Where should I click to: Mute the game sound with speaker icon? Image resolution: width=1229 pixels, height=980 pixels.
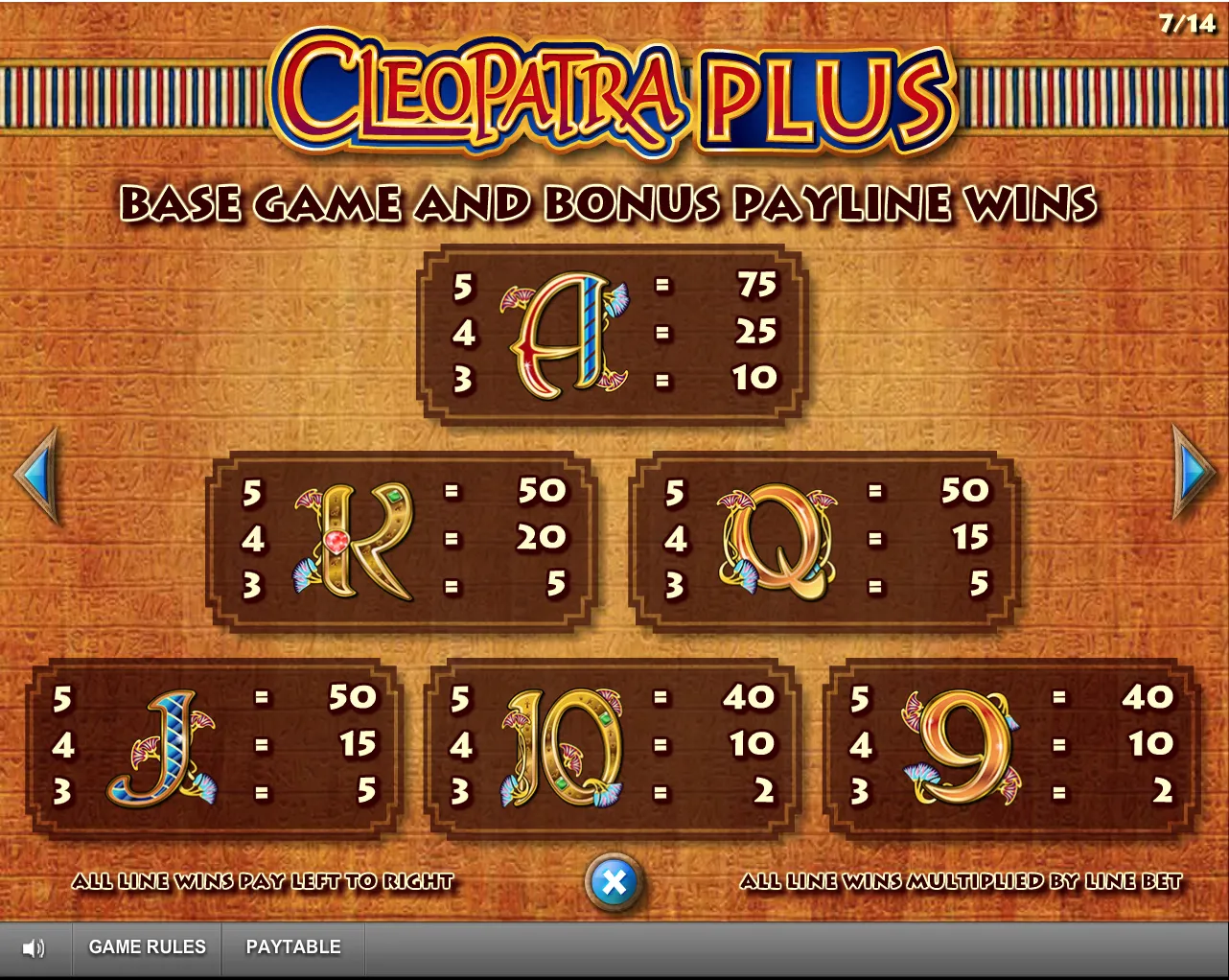(35, 947)
